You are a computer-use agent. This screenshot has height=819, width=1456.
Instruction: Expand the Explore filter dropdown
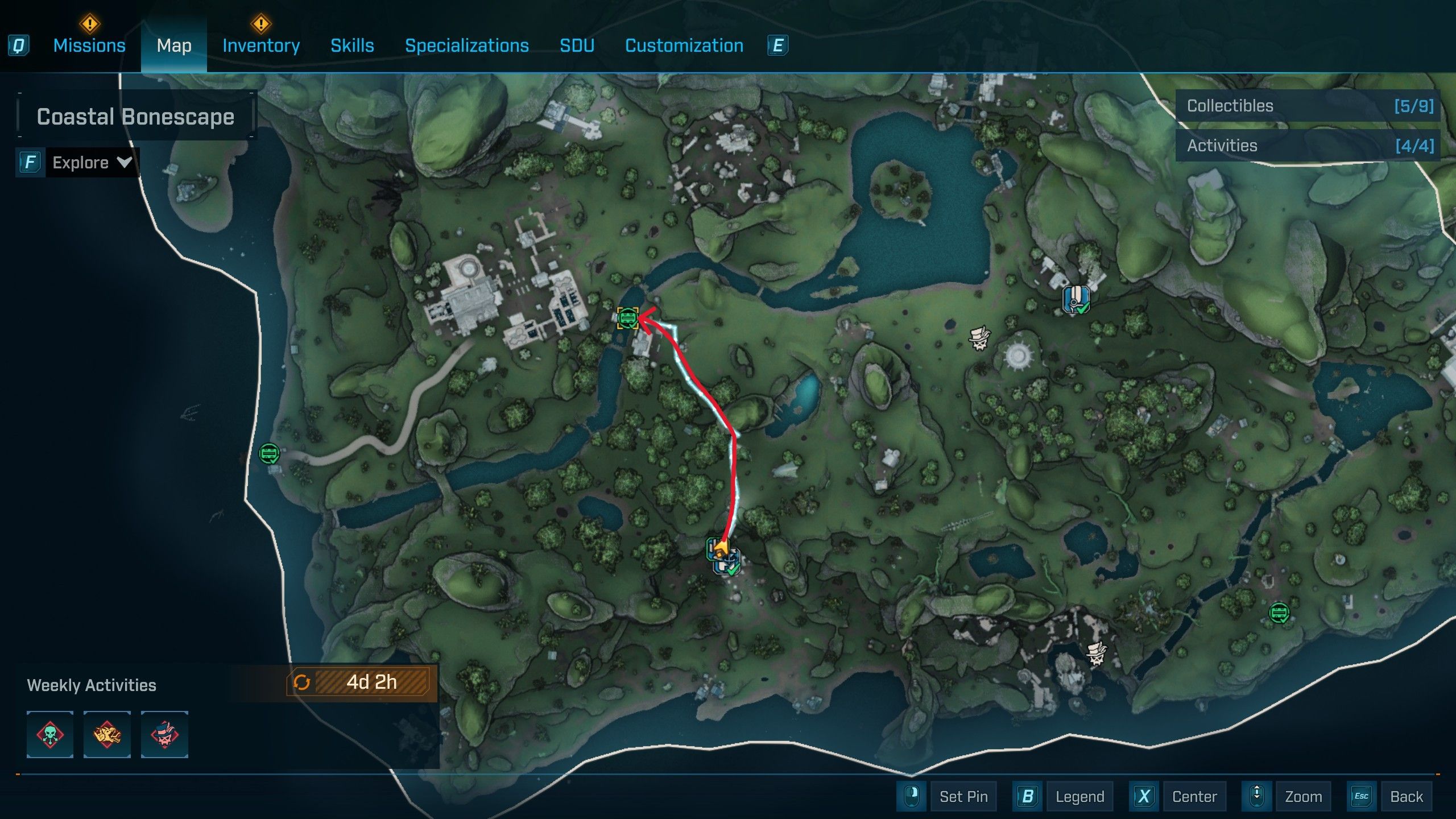coord(92,163)
